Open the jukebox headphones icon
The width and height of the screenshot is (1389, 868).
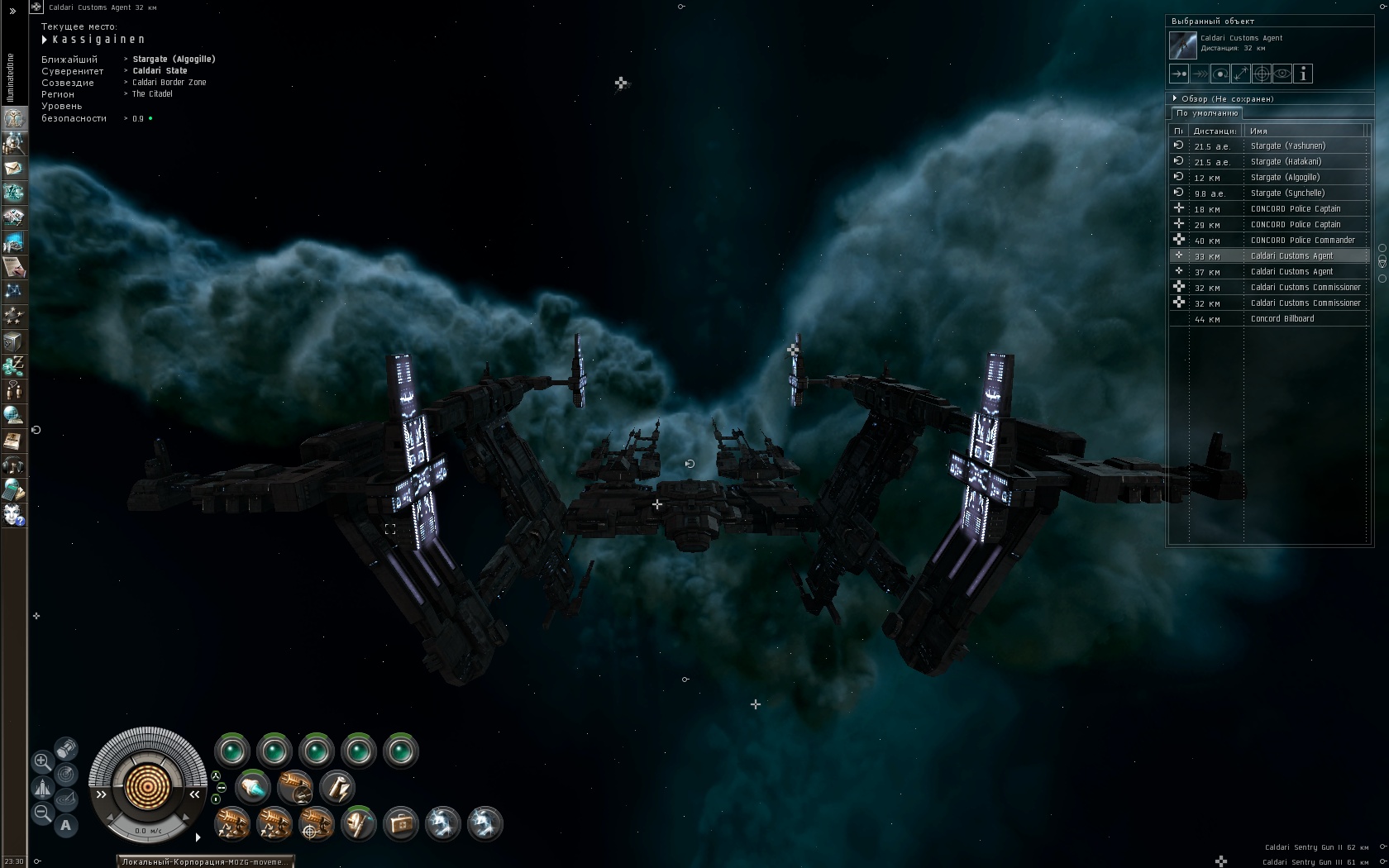pyautogui.click(x=13, y=465)
